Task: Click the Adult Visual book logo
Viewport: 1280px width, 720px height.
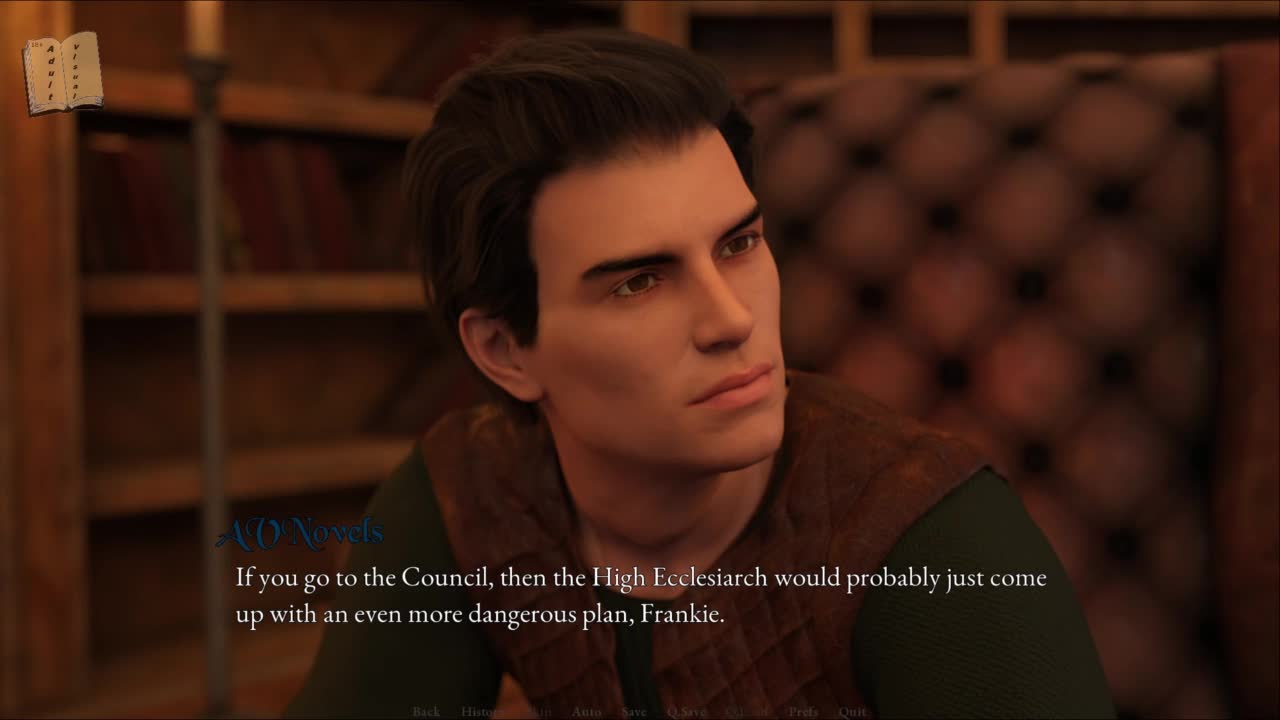Action: (x=63, y=72)
